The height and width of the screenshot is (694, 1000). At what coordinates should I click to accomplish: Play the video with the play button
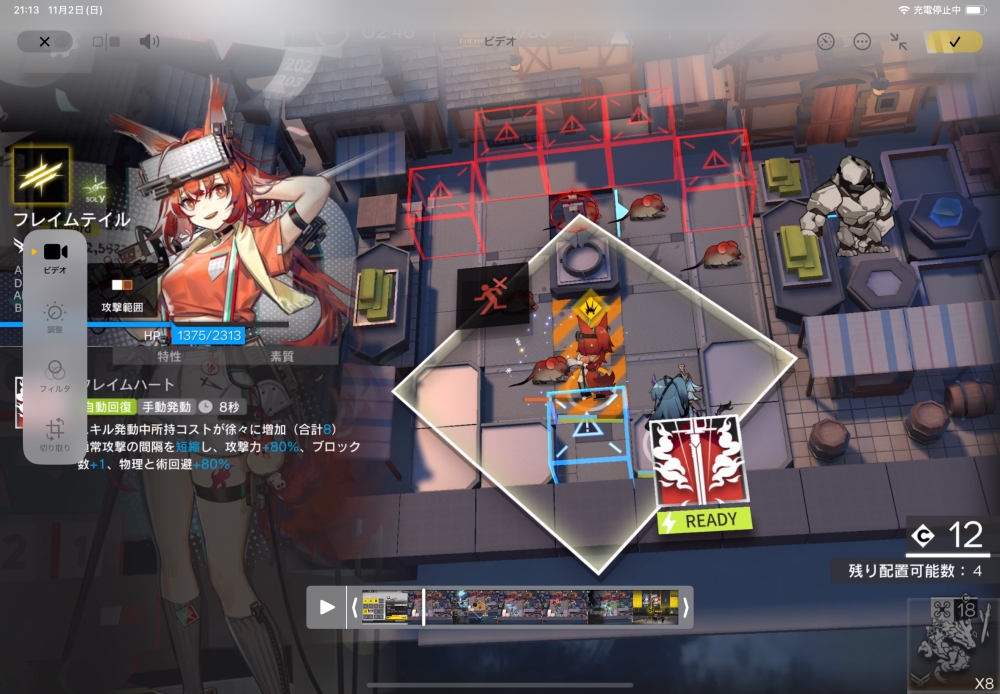click(327, 607)
